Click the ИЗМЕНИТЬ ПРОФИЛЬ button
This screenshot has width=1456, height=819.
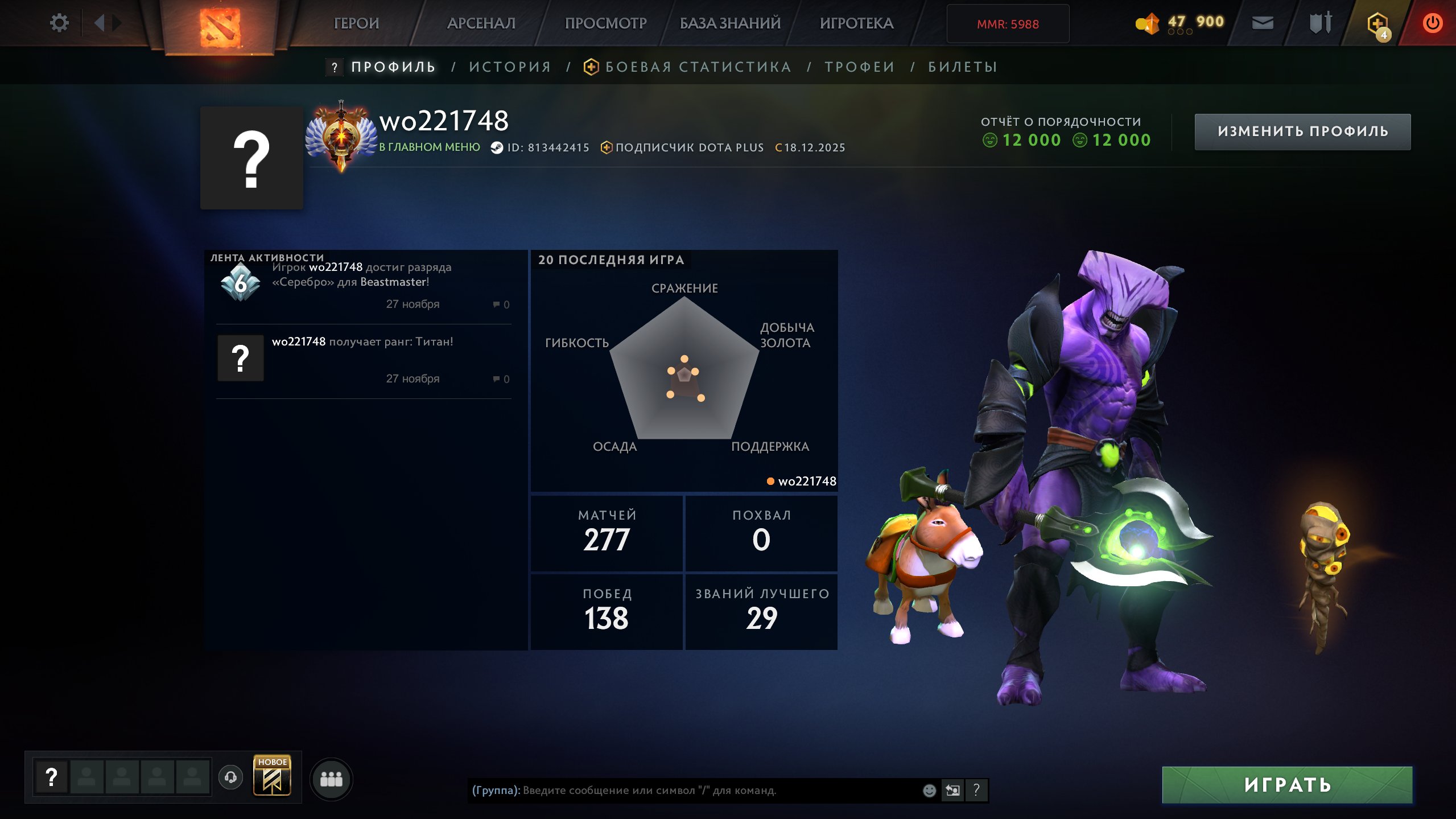[x=1302, y=131]
